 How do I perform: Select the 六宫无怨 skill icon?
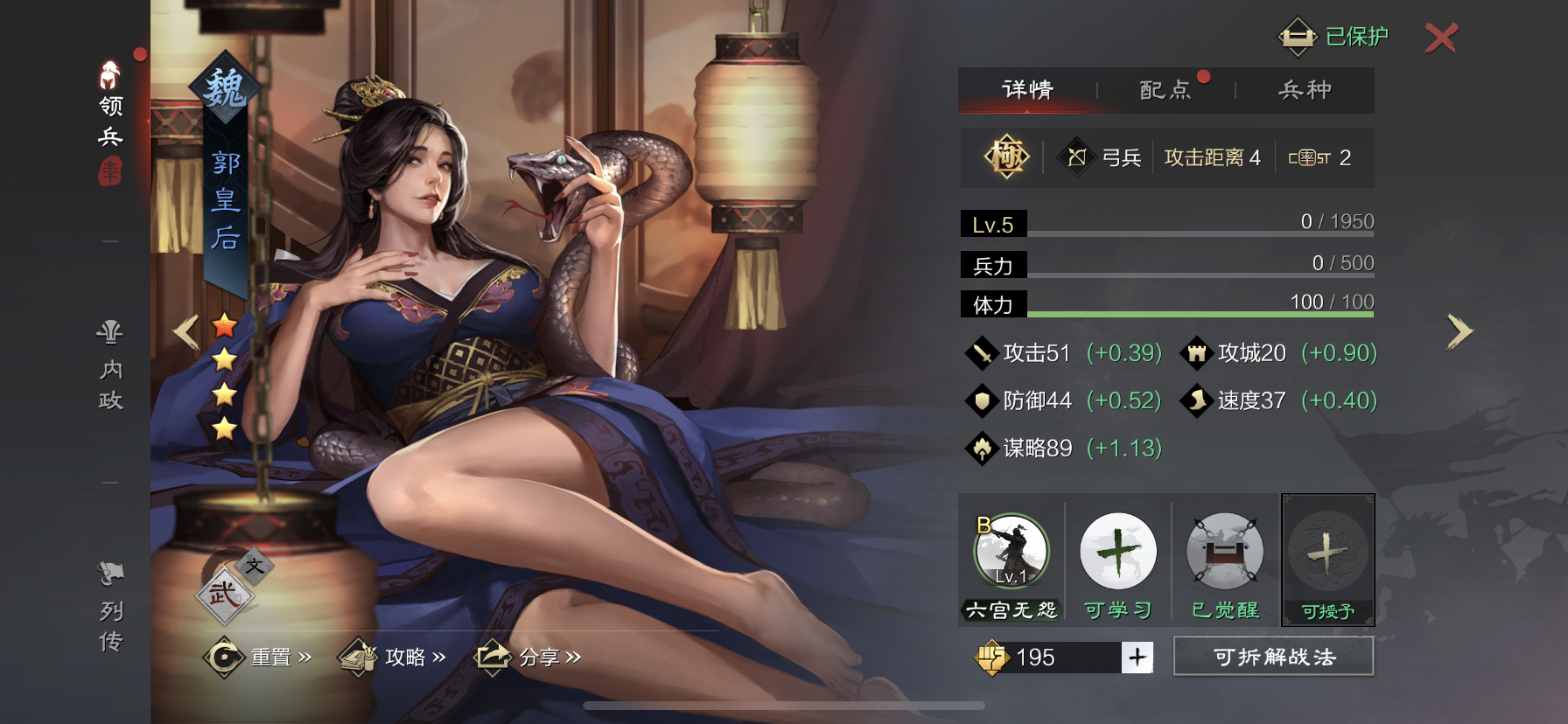[1011, 553]
